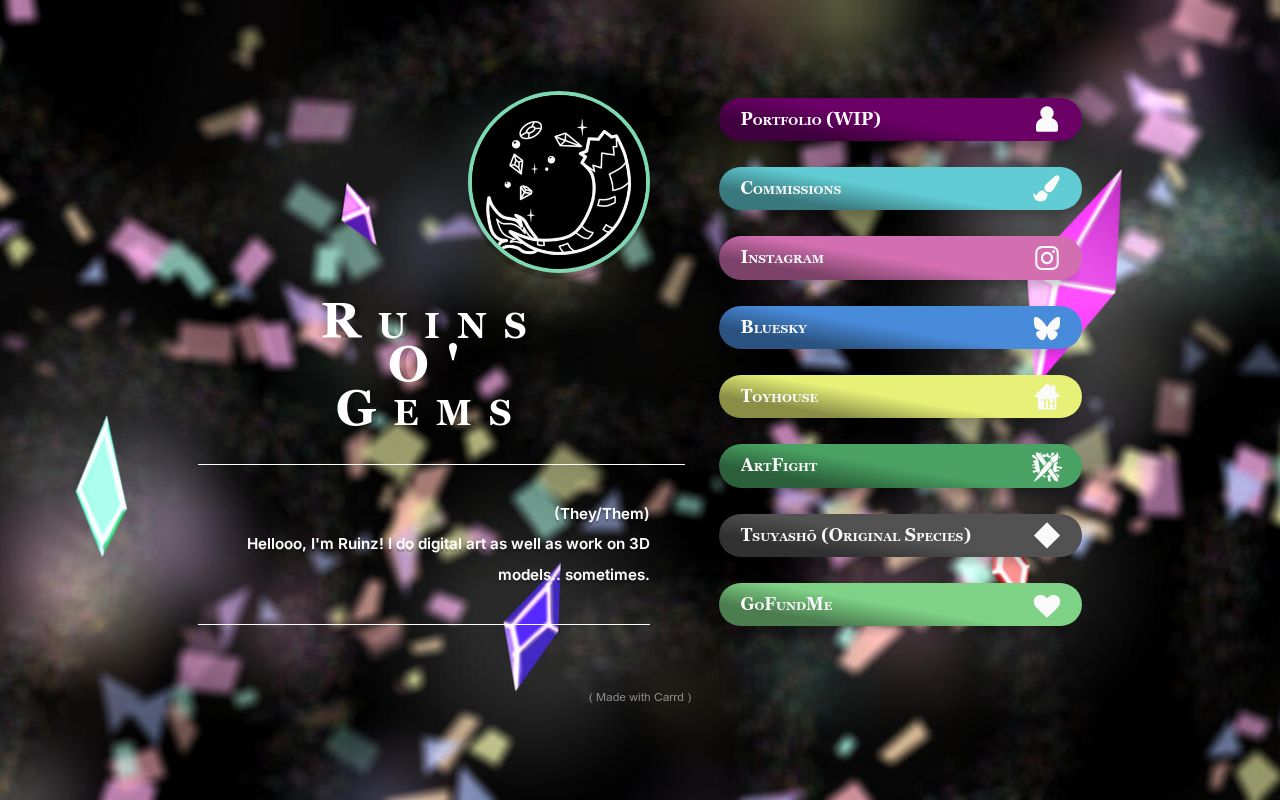Open the Bluesky profile link
The image size is (1280, 800).
(880, 327)
